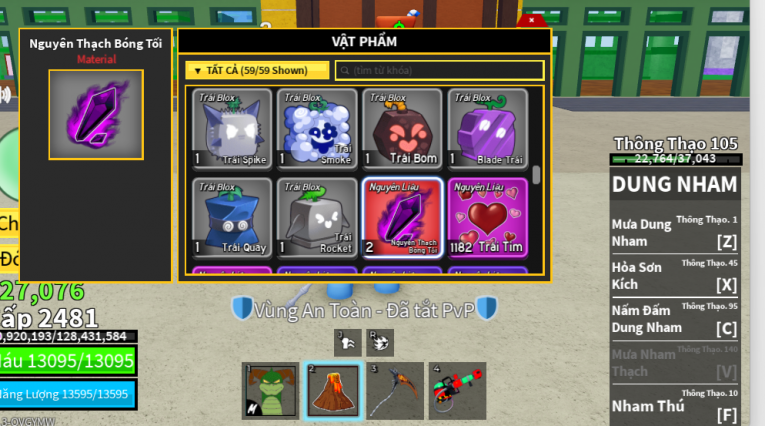
Task: Pick the Blade Trái fruit slot
Action: coord(487,127)
